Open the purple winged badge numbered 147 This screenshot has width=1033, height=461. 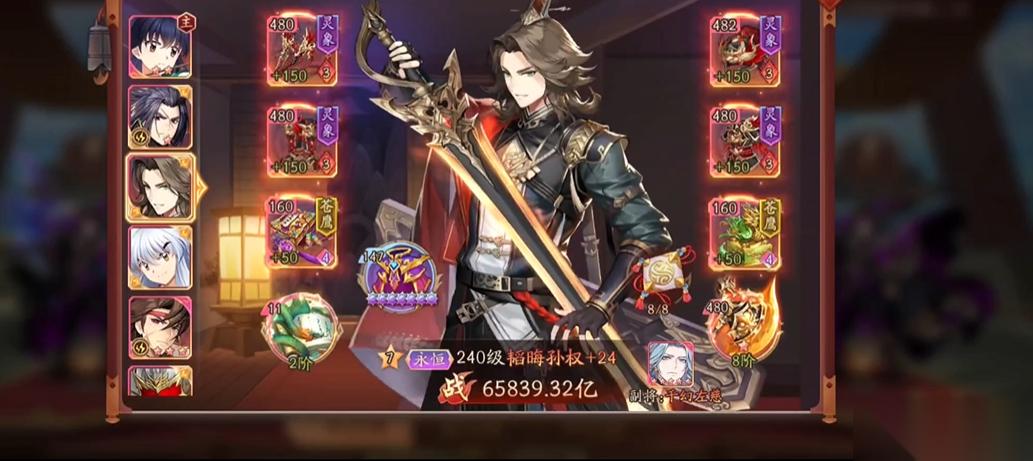coord(398,279)
